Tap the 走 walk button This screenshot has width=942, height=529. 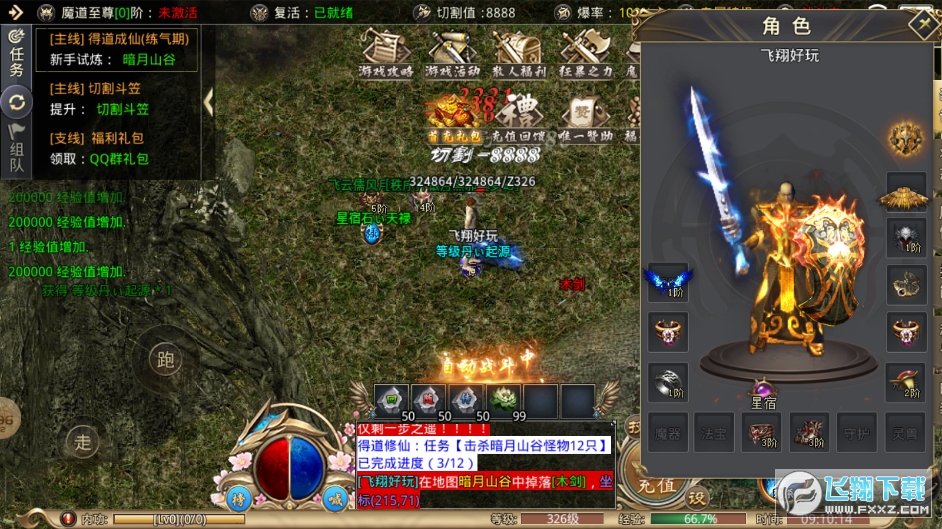coord(83,440)
